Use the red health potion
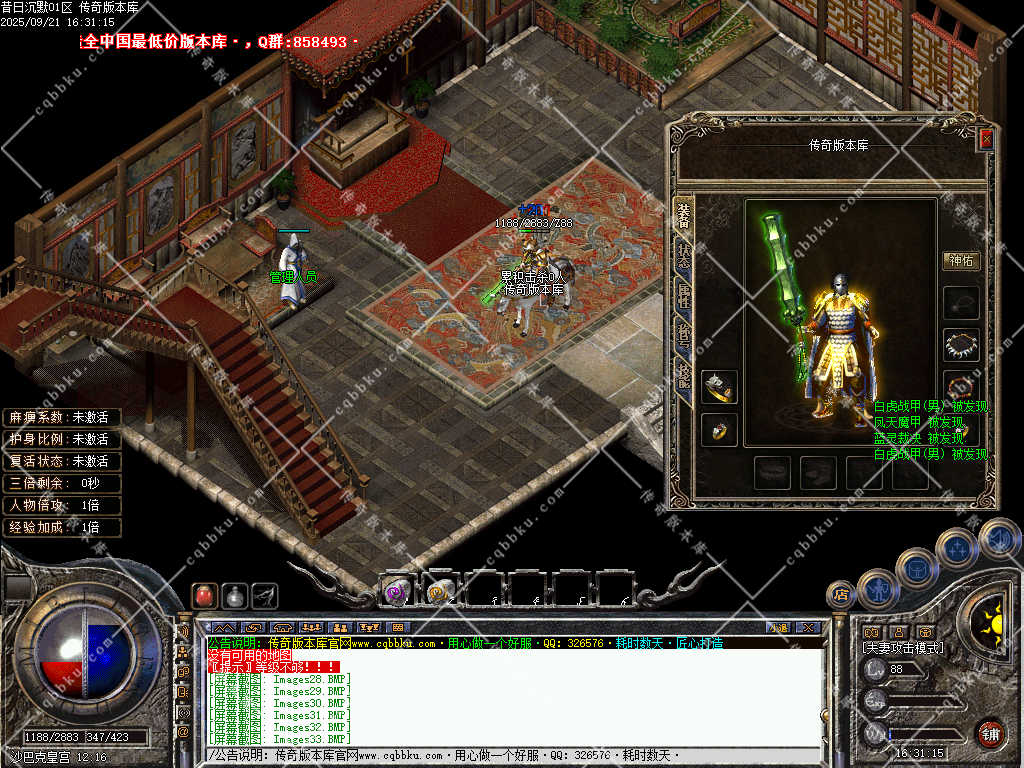 click(x=204, y=595)
